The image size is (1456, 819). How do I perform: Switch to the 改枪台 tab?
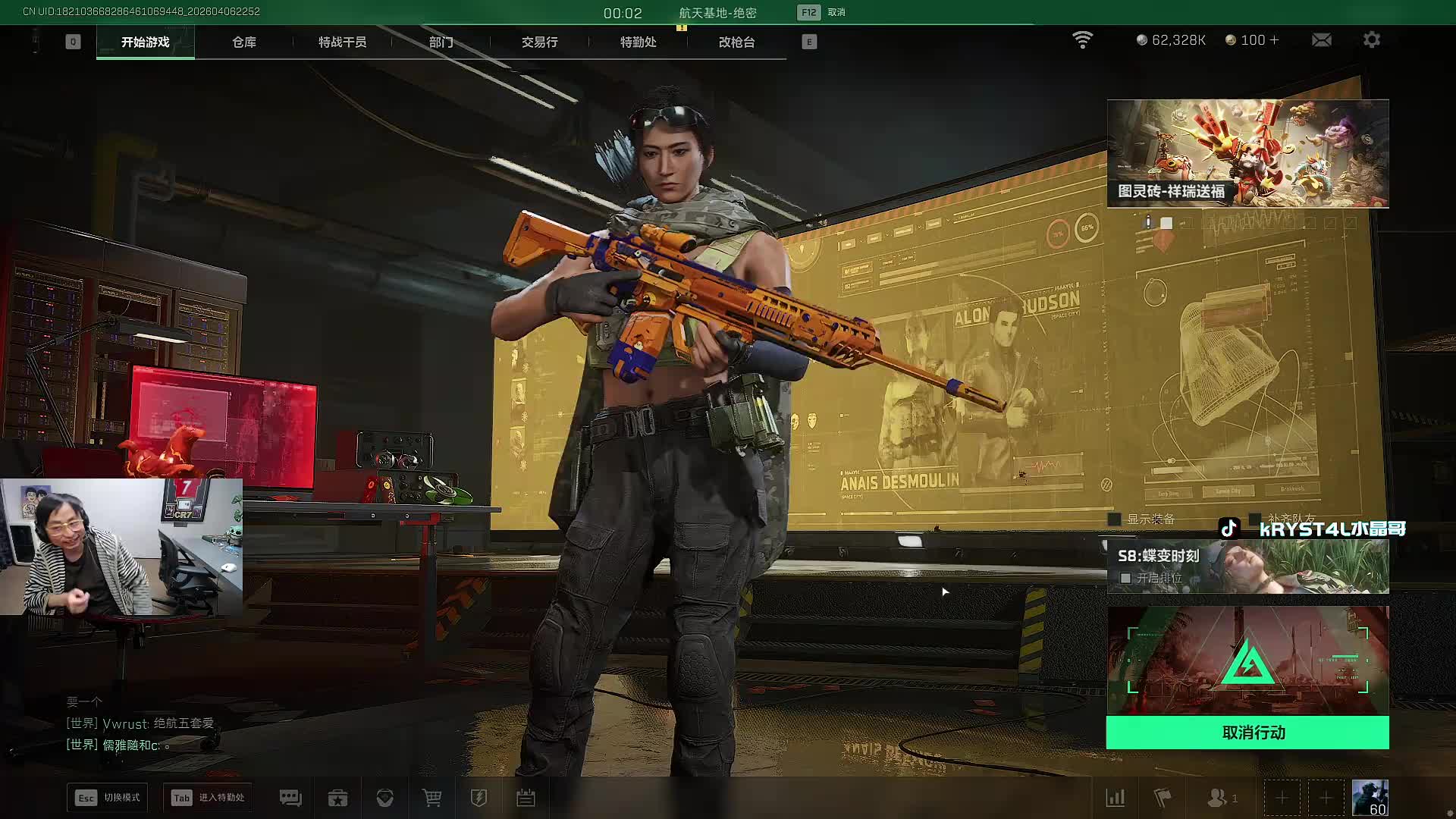click(736, 42)
